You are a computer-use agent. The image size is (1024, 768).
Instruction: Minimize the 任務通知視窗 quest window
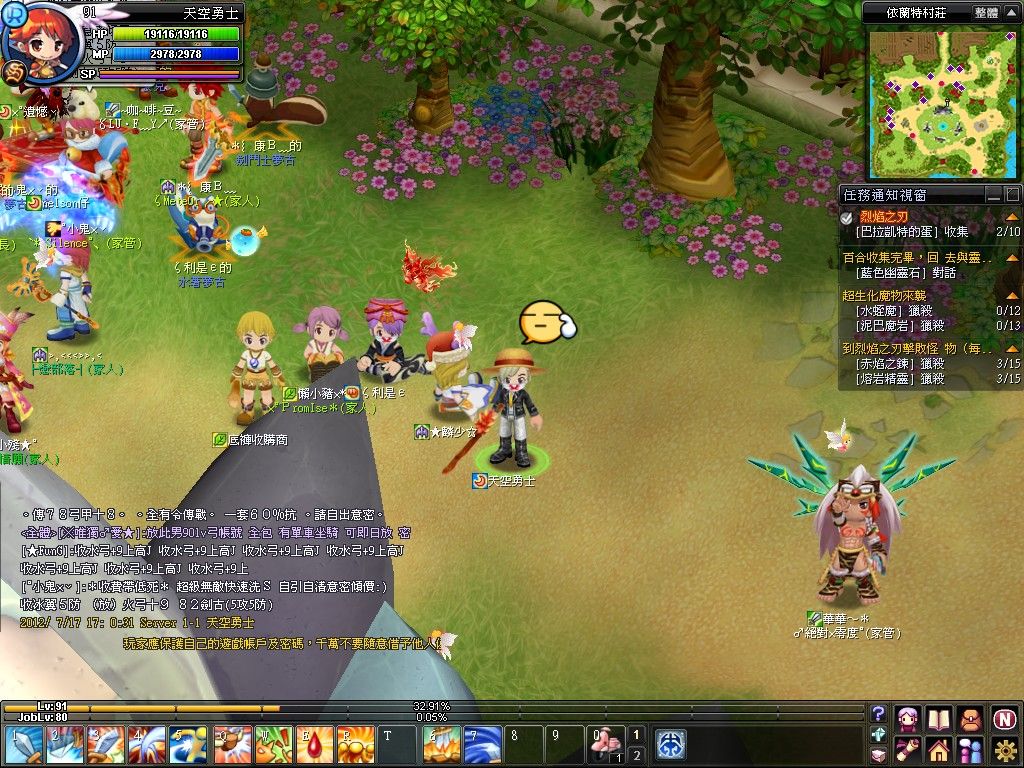pyautogui.click(x=993, y=194)
